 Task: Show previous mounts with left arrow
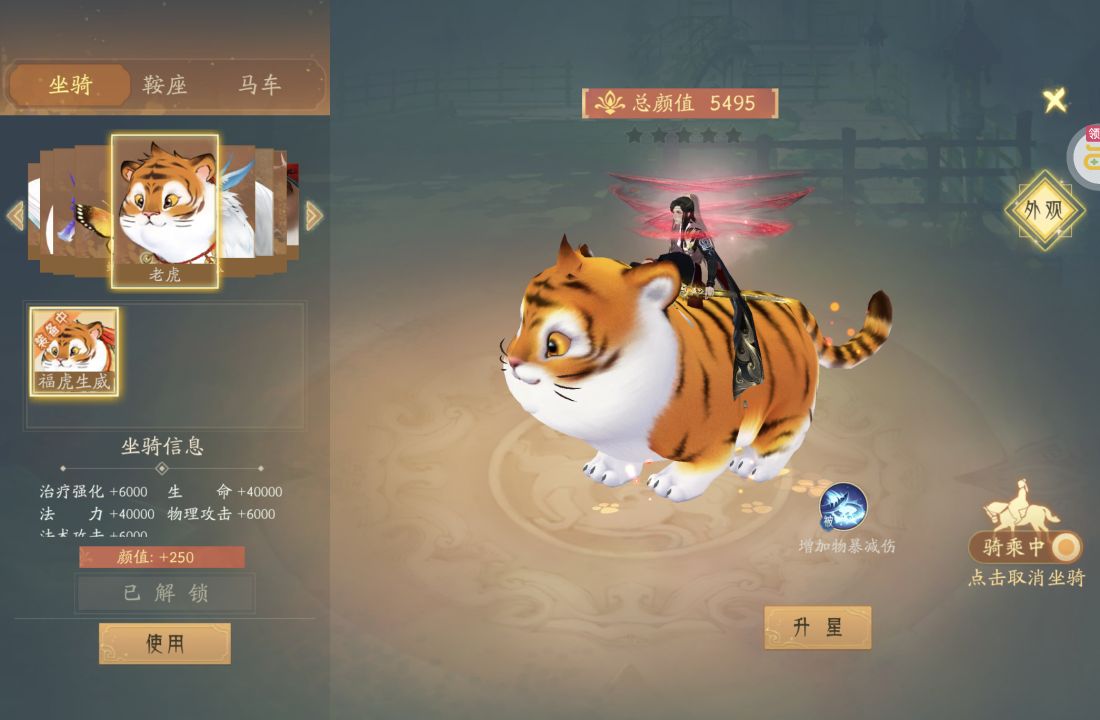[x=15, y=215]
